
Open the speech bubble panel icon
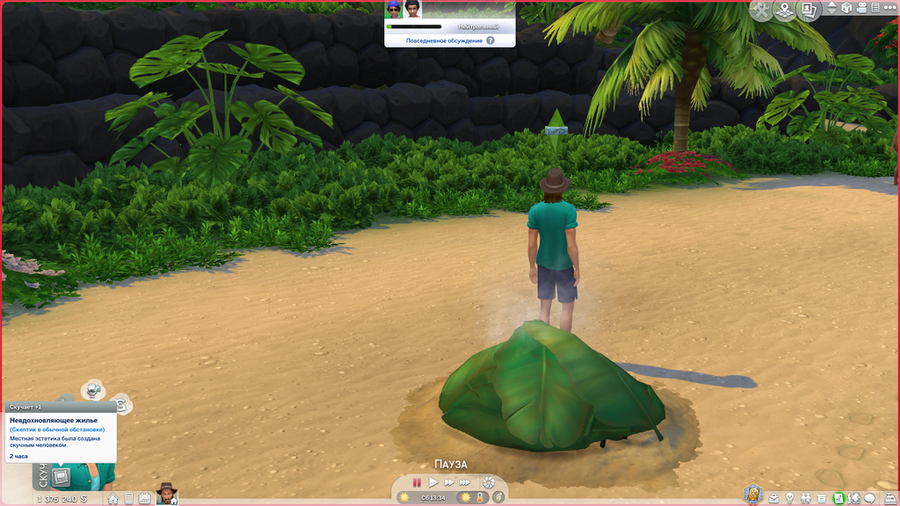pos(870,497)
